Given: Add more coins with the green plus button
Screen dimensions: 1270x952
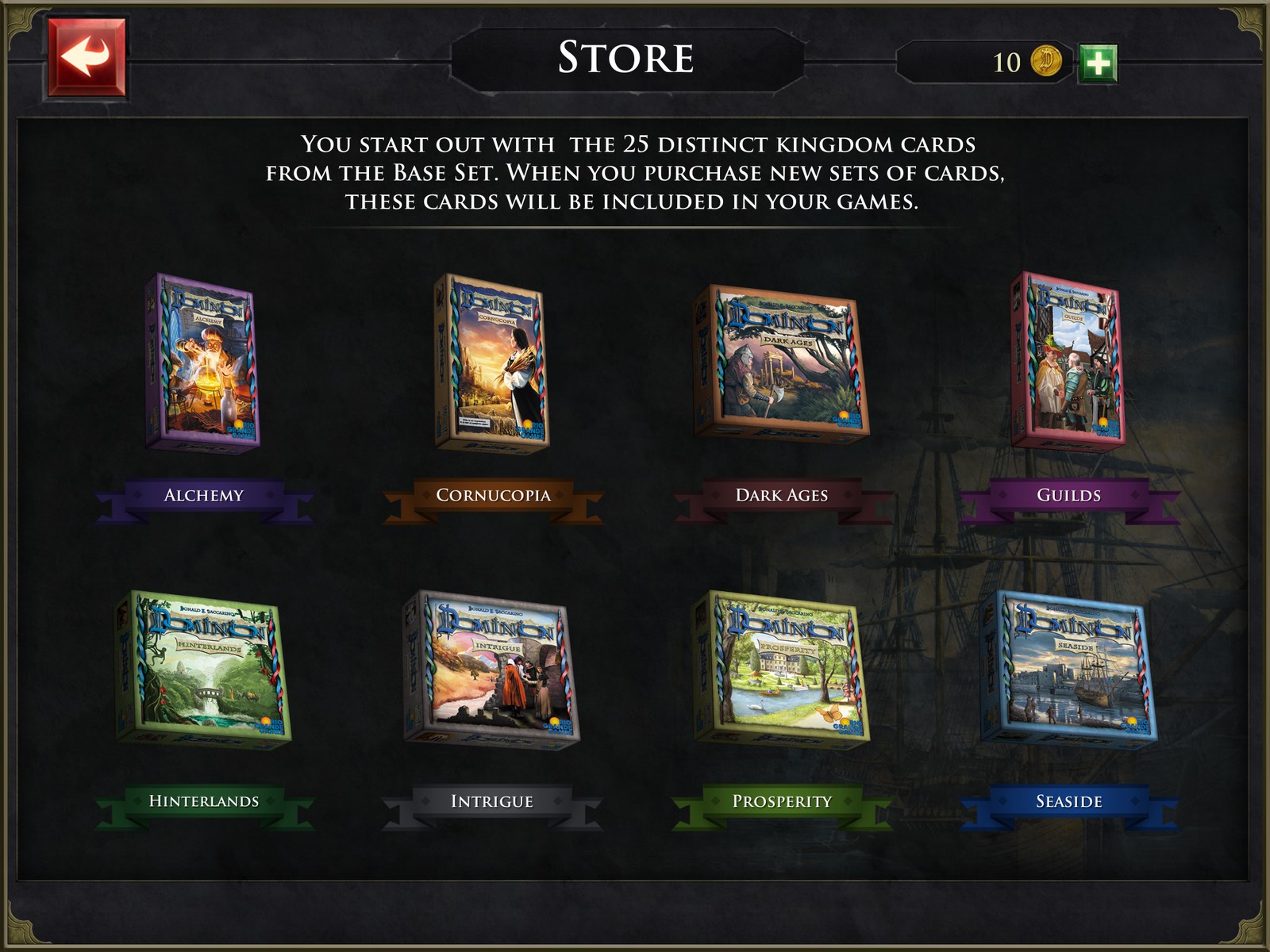Looking at the screenshot, I should (x=1098, y=63).
